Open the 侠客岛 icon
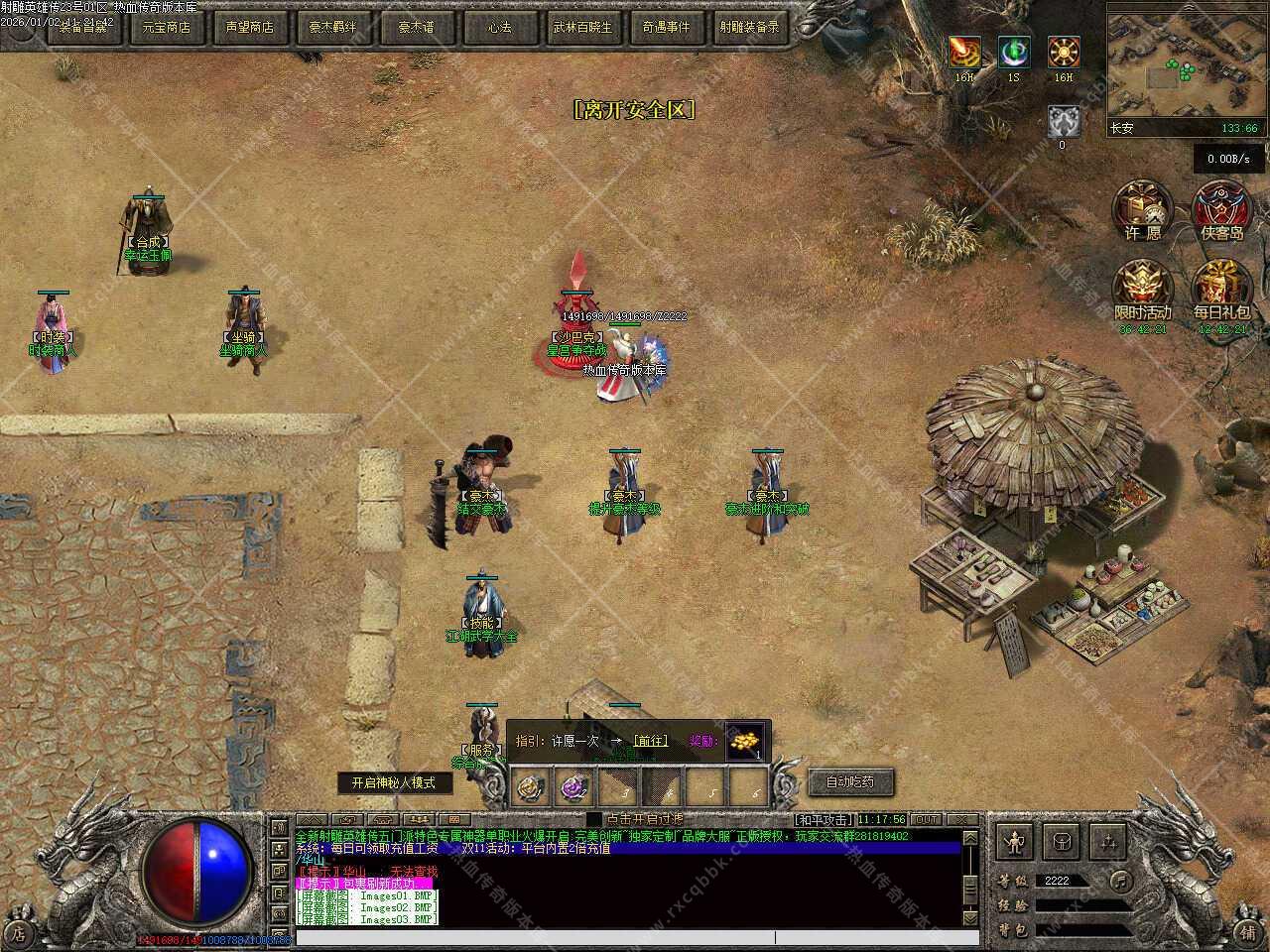The width and height of the screenshot is (1270, 952). pos(1222,210)
